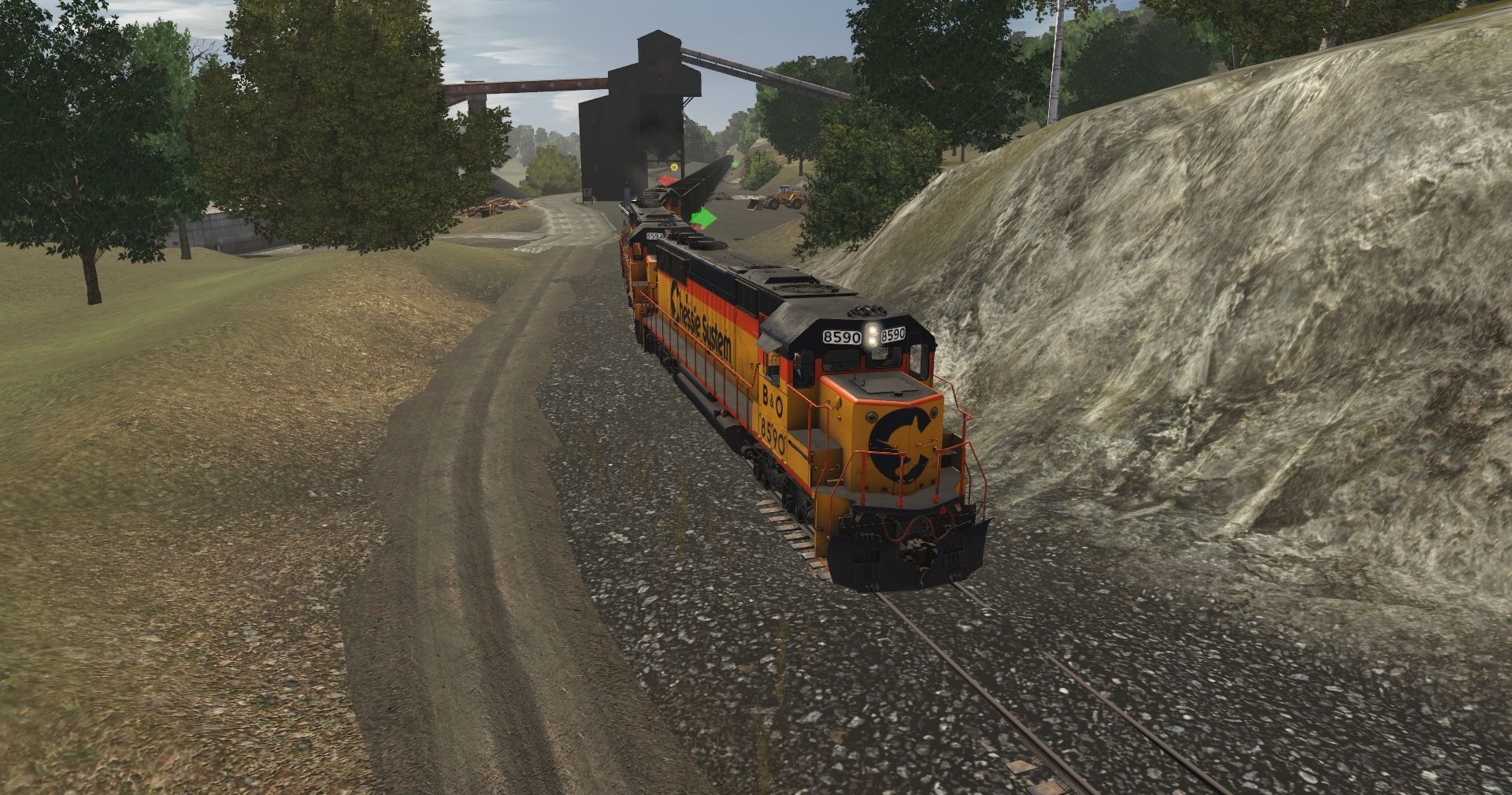Select the yellow circular track marker
Viewport: 1512px width, 795px height.
[674, 167]
